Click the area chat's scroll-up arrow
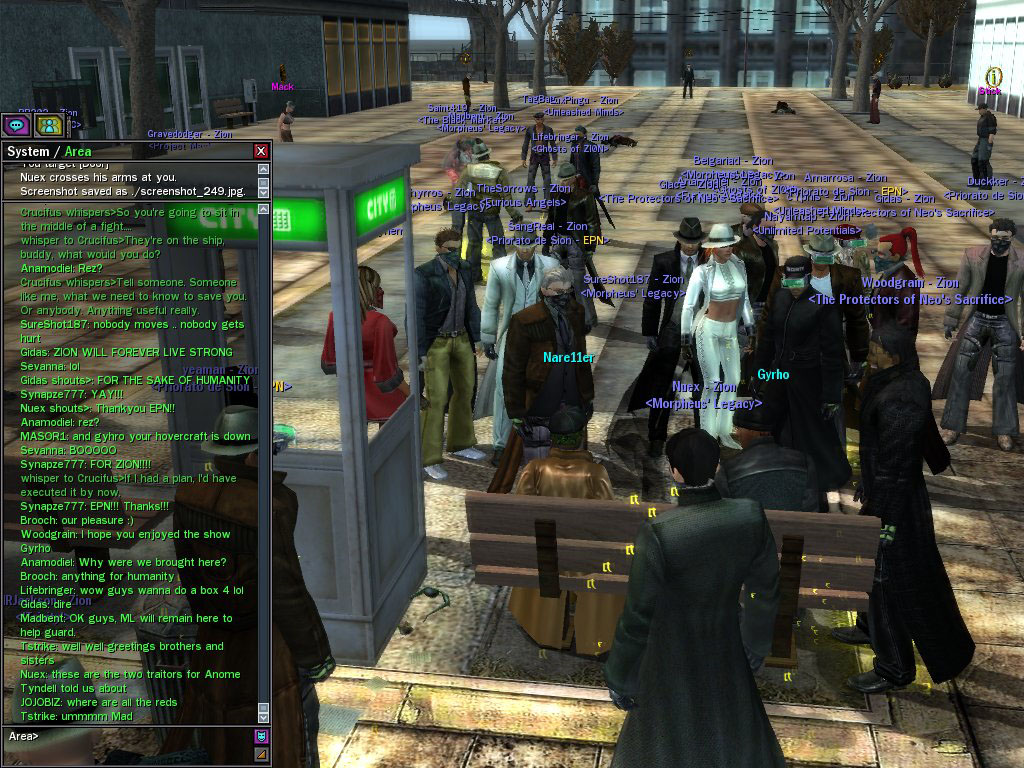 click(264, 209)
